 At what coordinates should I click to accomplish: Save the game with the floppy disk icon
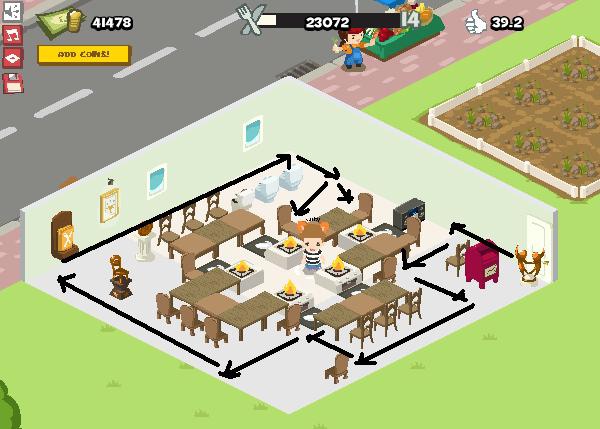click(12, 83)
